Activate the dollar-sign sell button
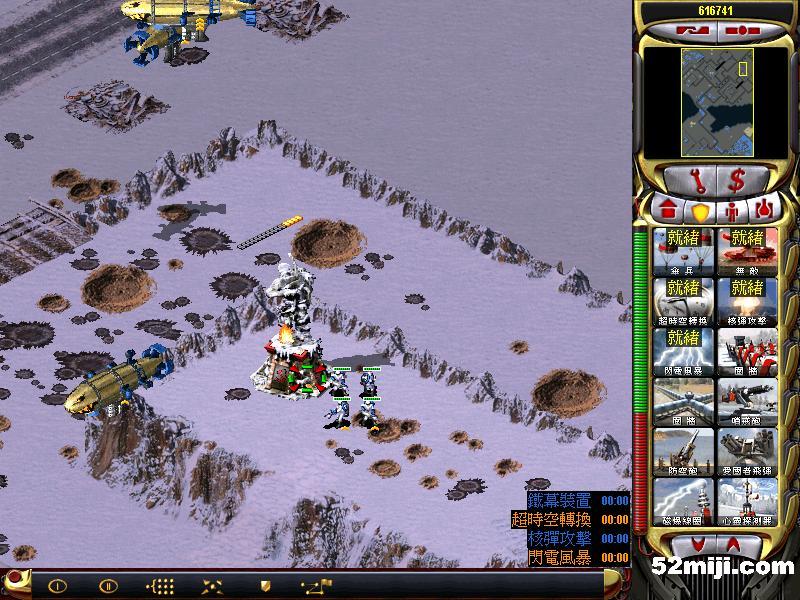 738,181
